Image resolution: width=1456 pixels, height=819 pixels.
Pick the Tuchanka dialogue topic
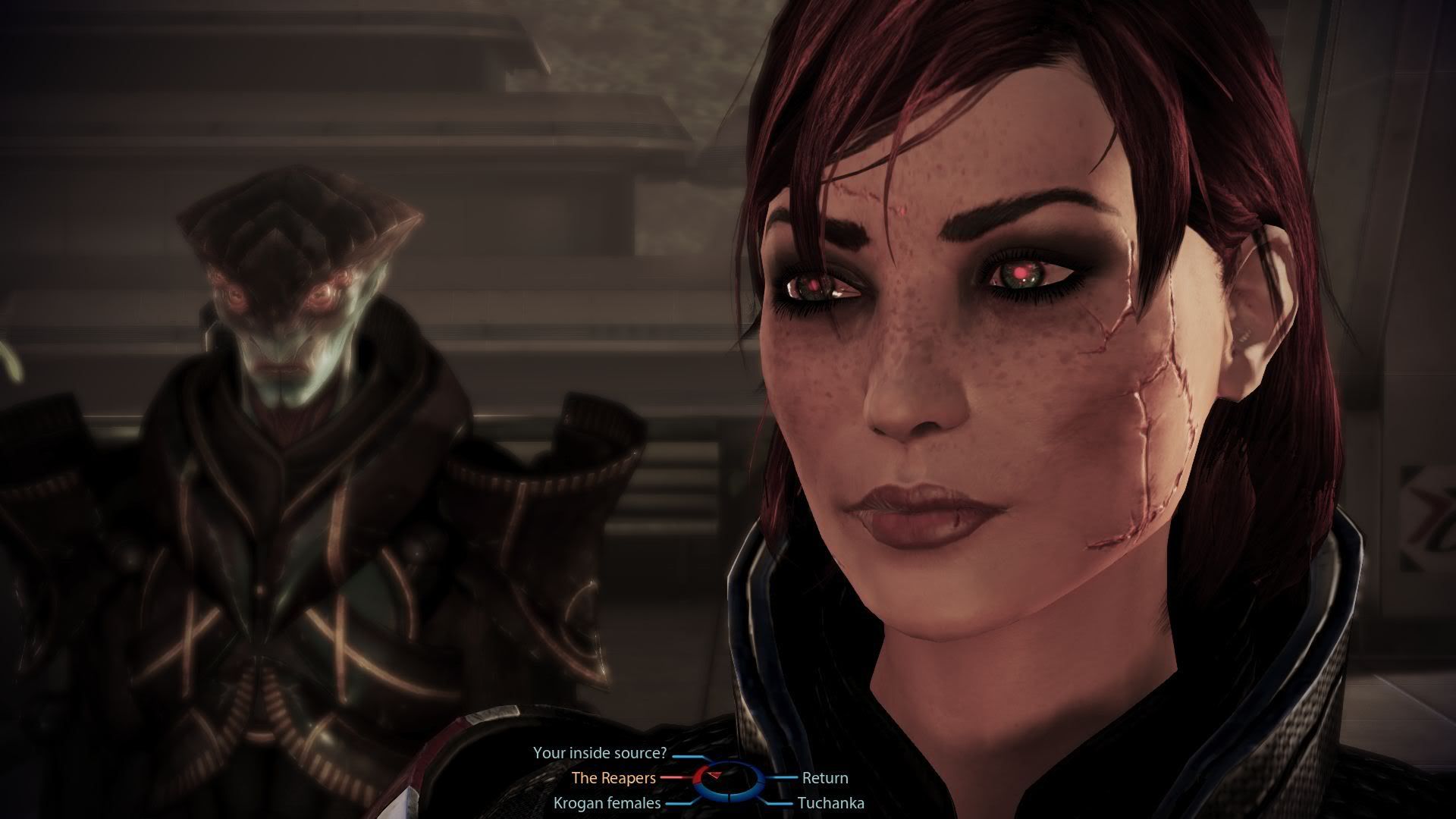pos(830,802)
